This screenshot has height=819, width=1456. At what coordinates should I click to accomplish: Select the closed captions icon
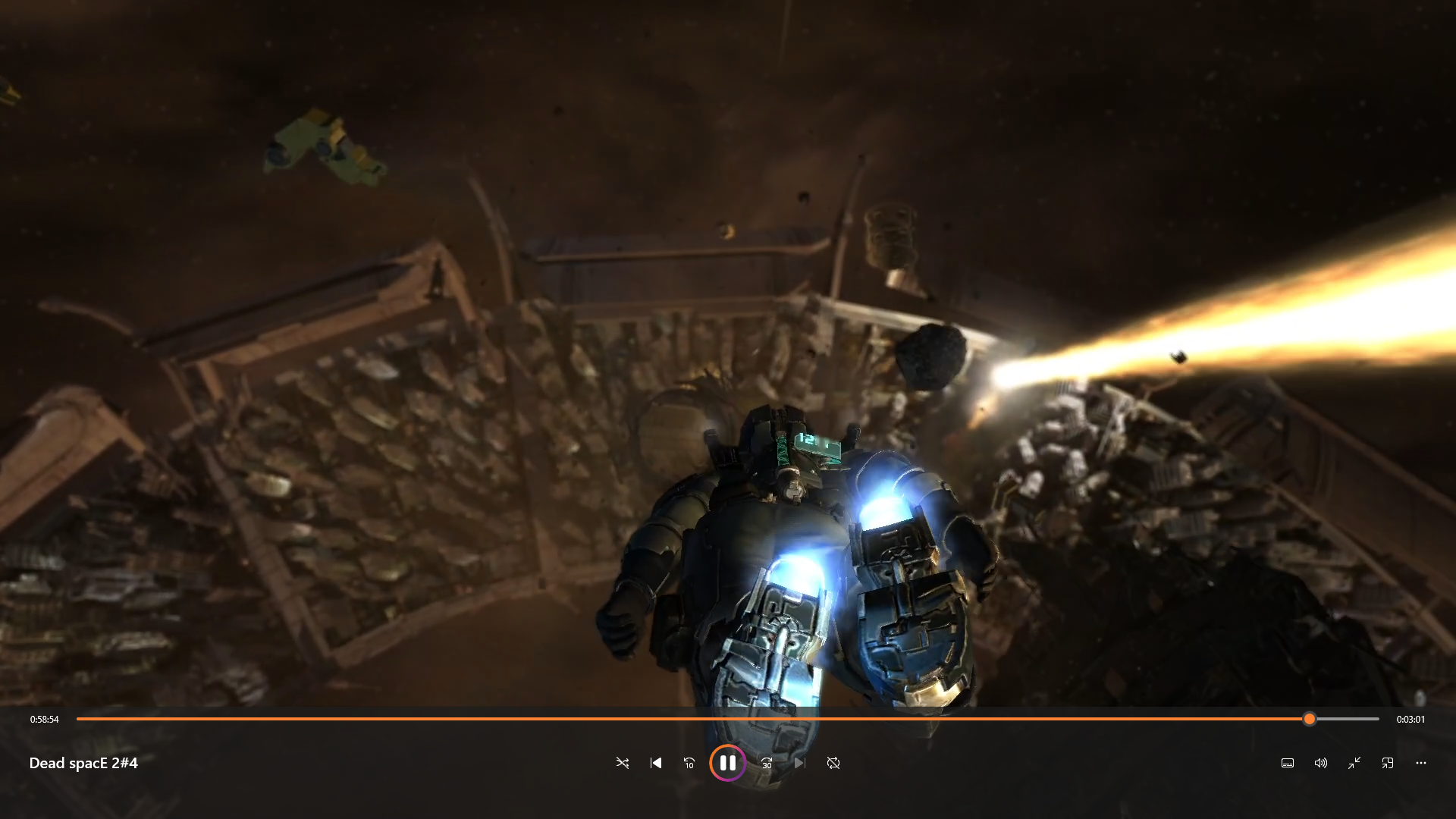[1287, 763]
